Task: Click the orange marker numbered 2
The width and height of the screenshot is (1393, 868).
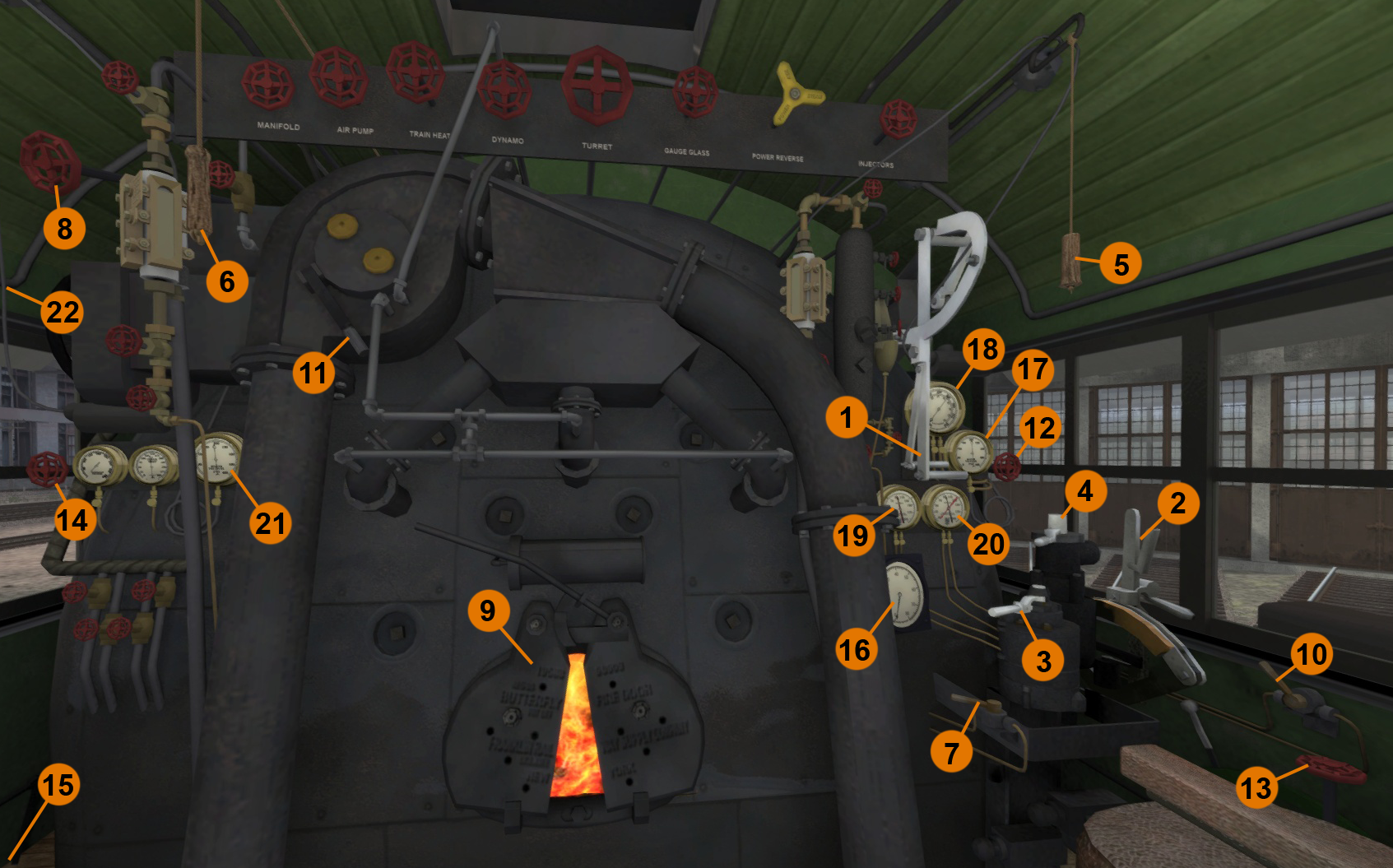Action: (x=1177, y=503)
